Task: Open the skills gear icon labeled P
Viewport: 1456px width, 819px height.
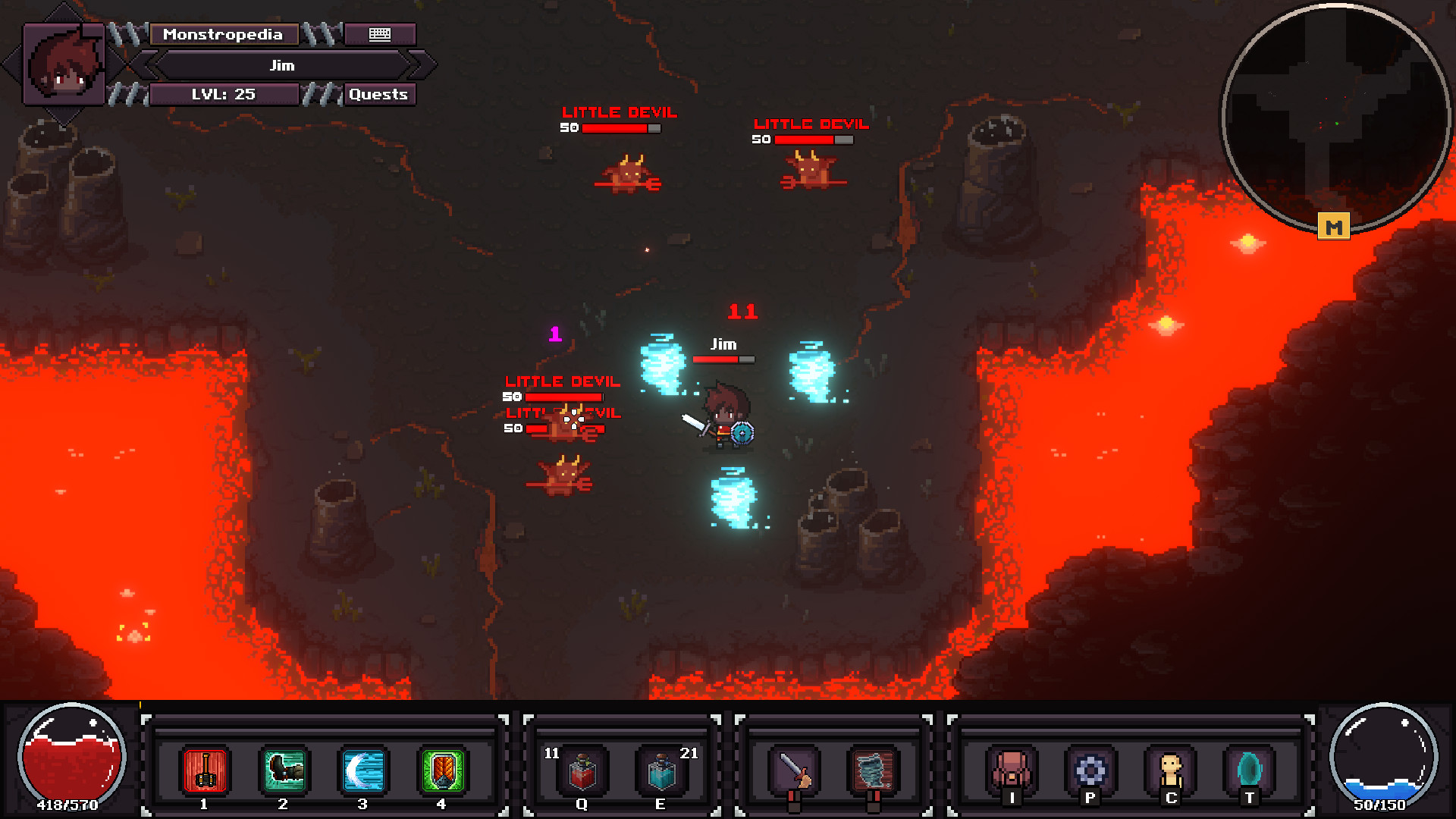Action: pyautogui.click(x=1090, y=767)
